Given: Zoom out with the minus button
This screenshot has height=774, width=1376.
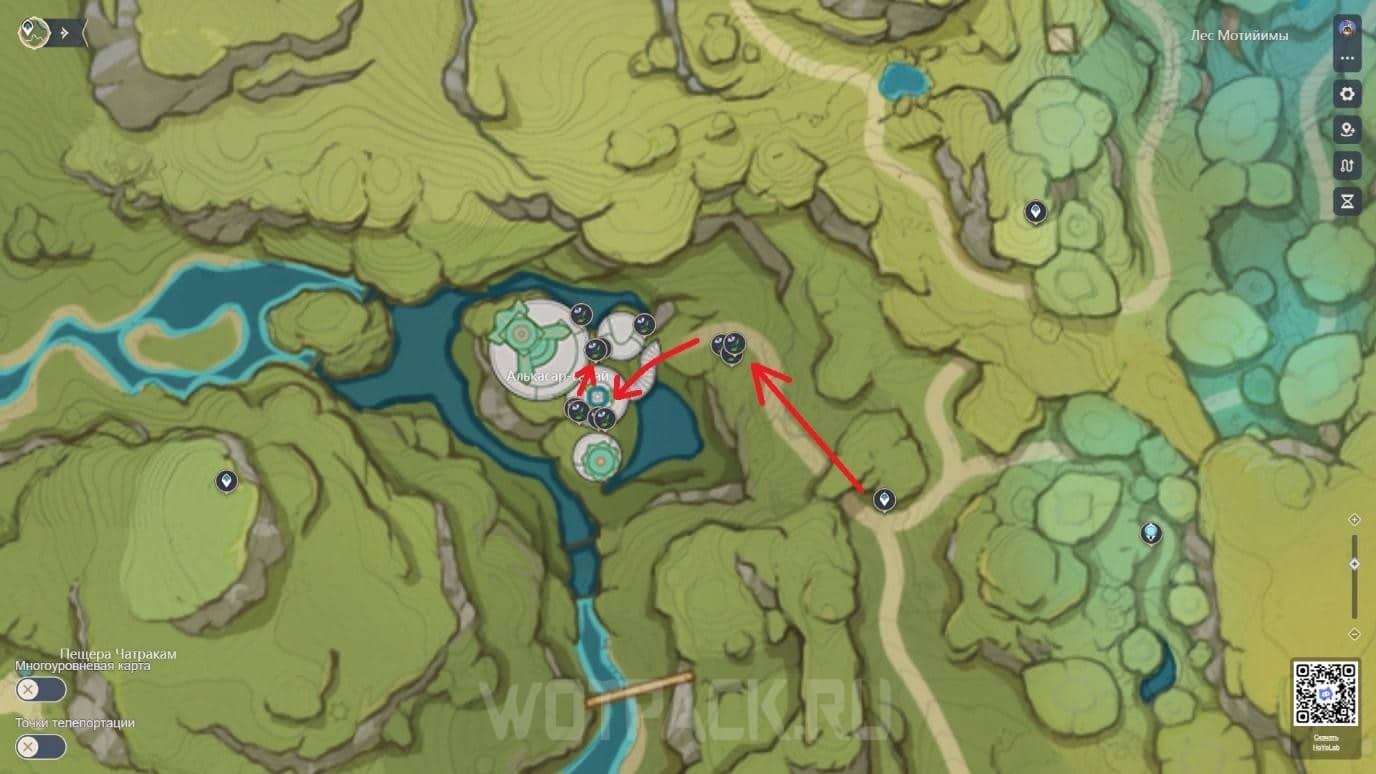Looking at the screenshot, I should [x=1354, y=634].
